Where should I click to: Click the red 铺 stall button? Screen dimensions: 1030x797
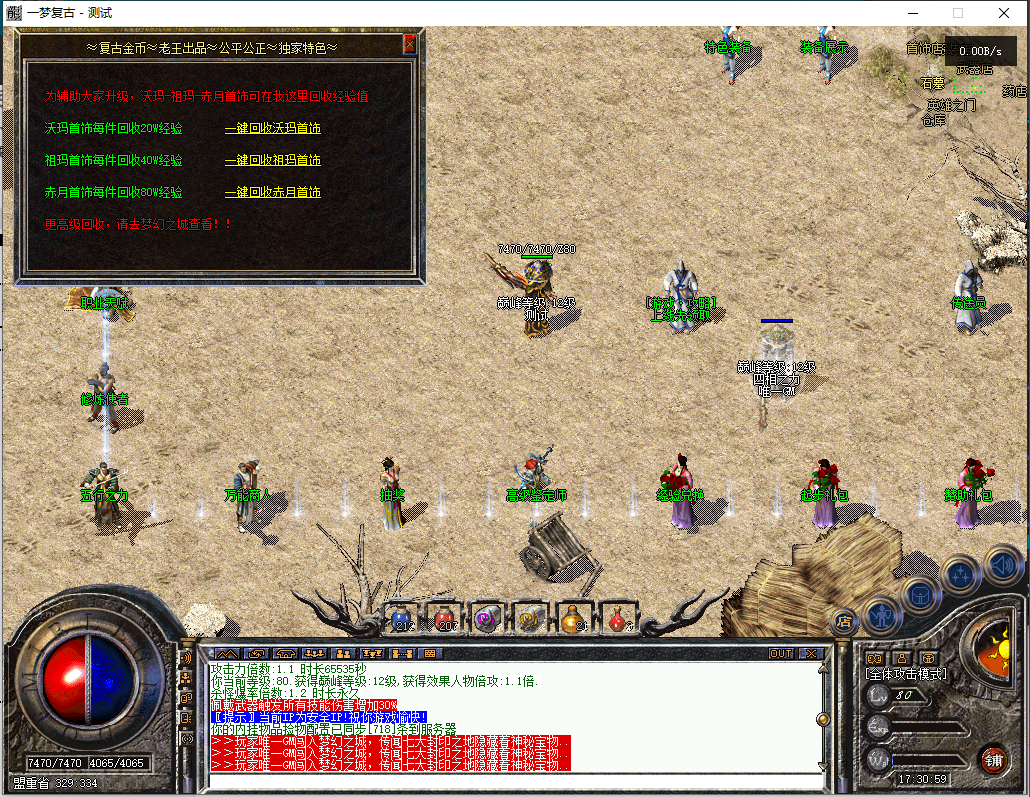993,758
